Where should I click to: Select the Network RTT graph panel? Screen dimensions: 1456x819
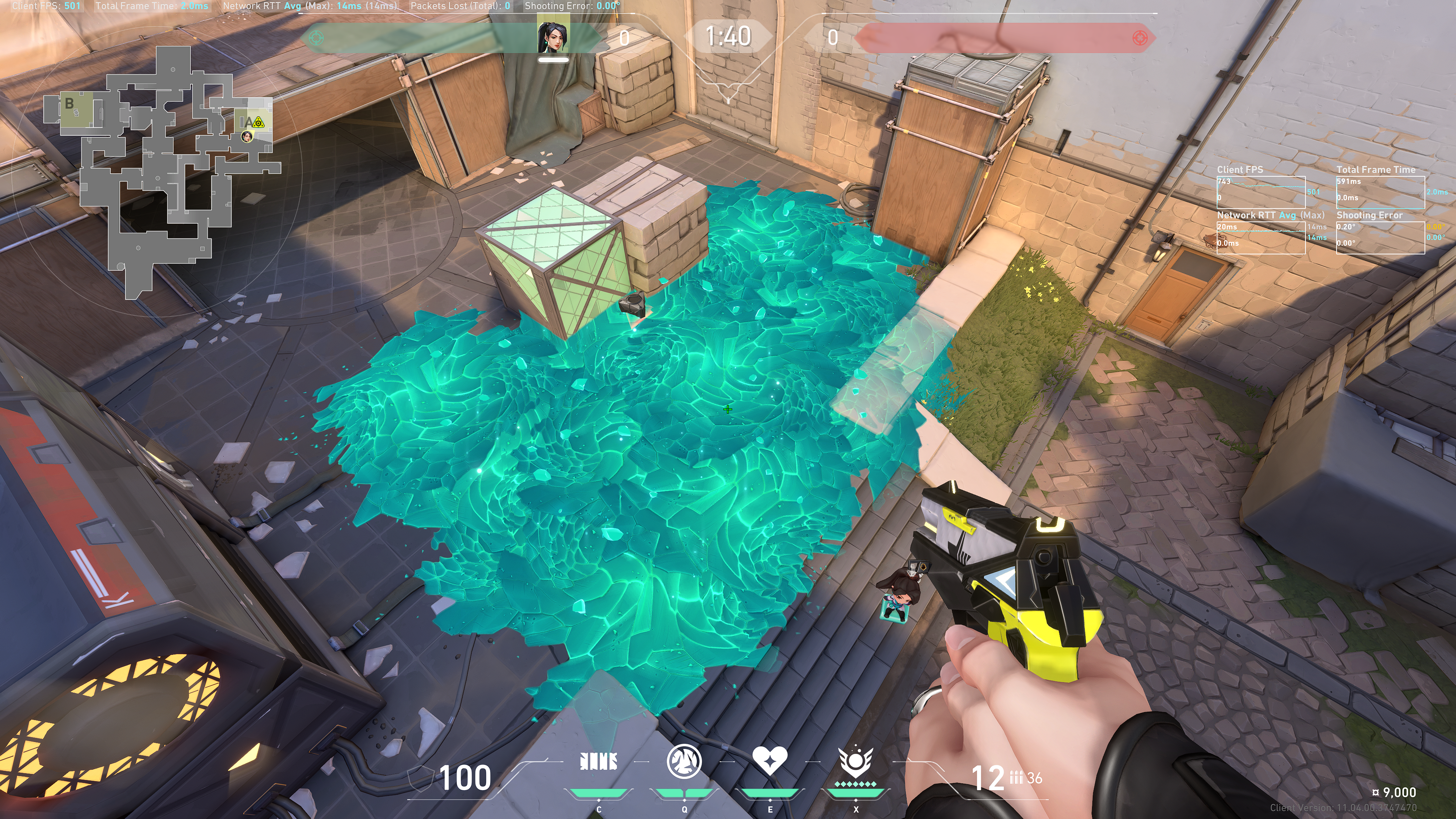click(1260, 237)
